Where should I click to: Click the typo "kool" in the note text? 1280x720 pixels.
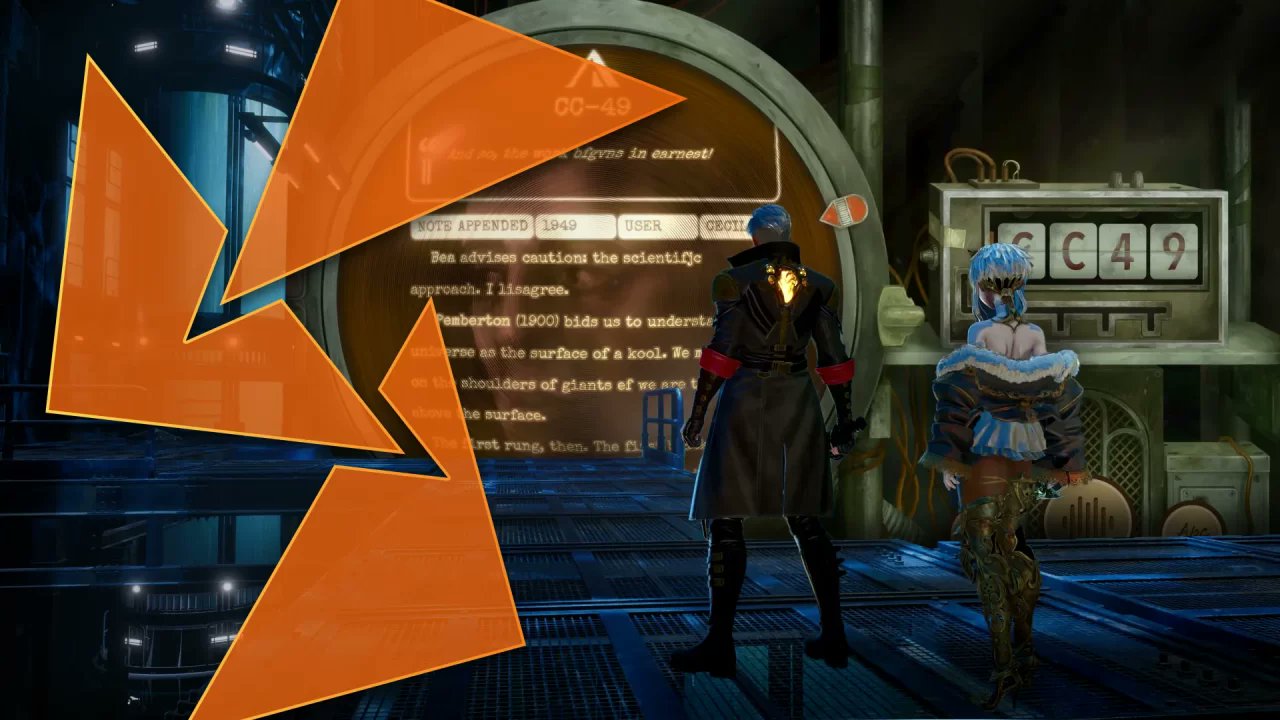(646, 352)
